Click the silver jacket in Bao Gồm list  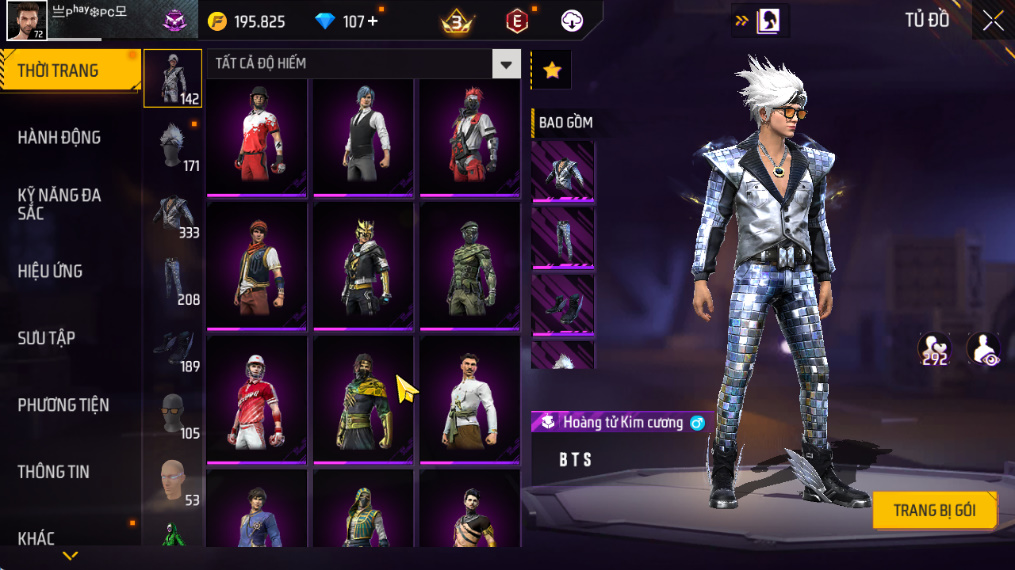[x=562, y=172]
